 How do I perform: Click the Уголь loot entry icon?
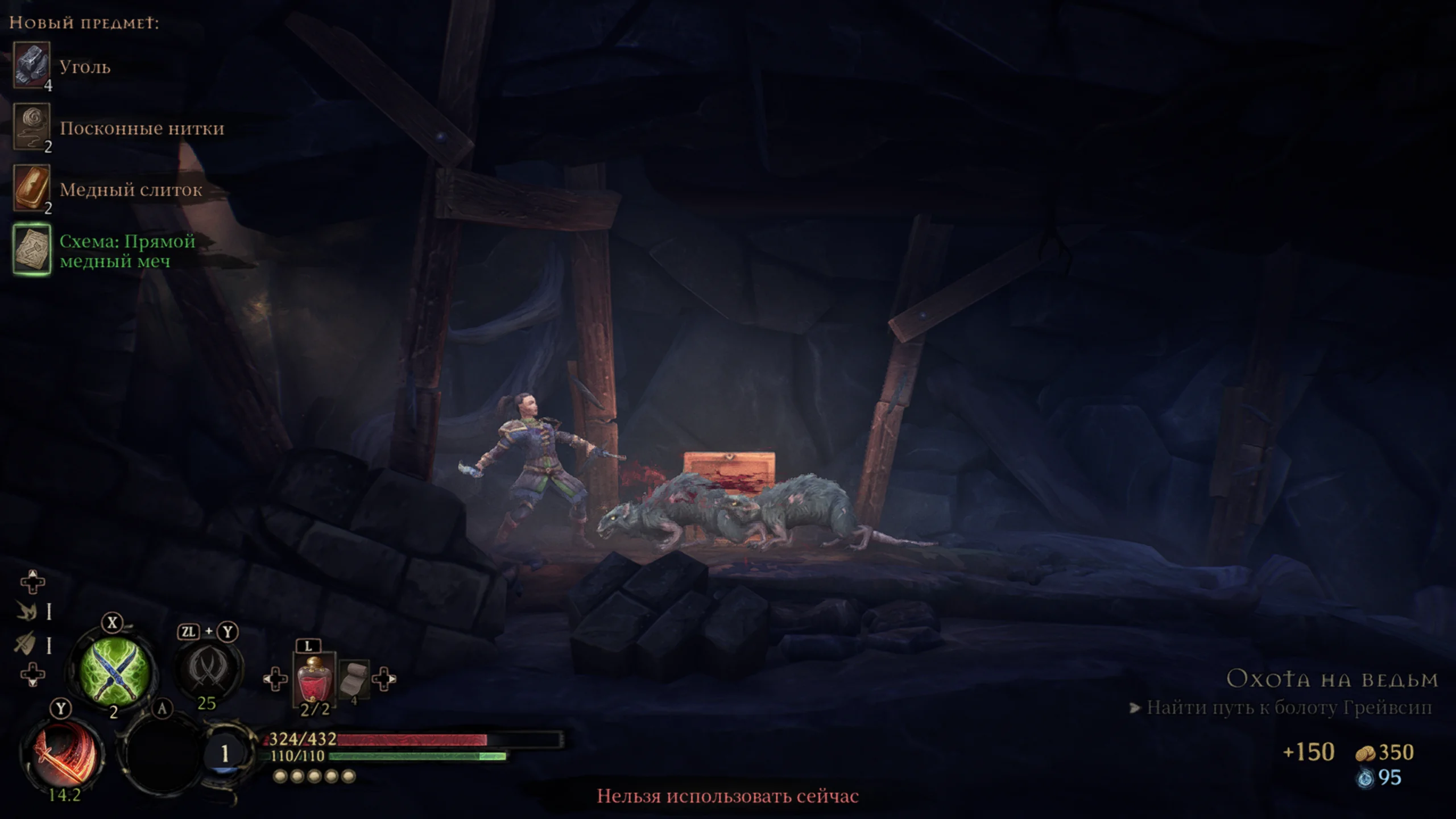click(32, 65)
